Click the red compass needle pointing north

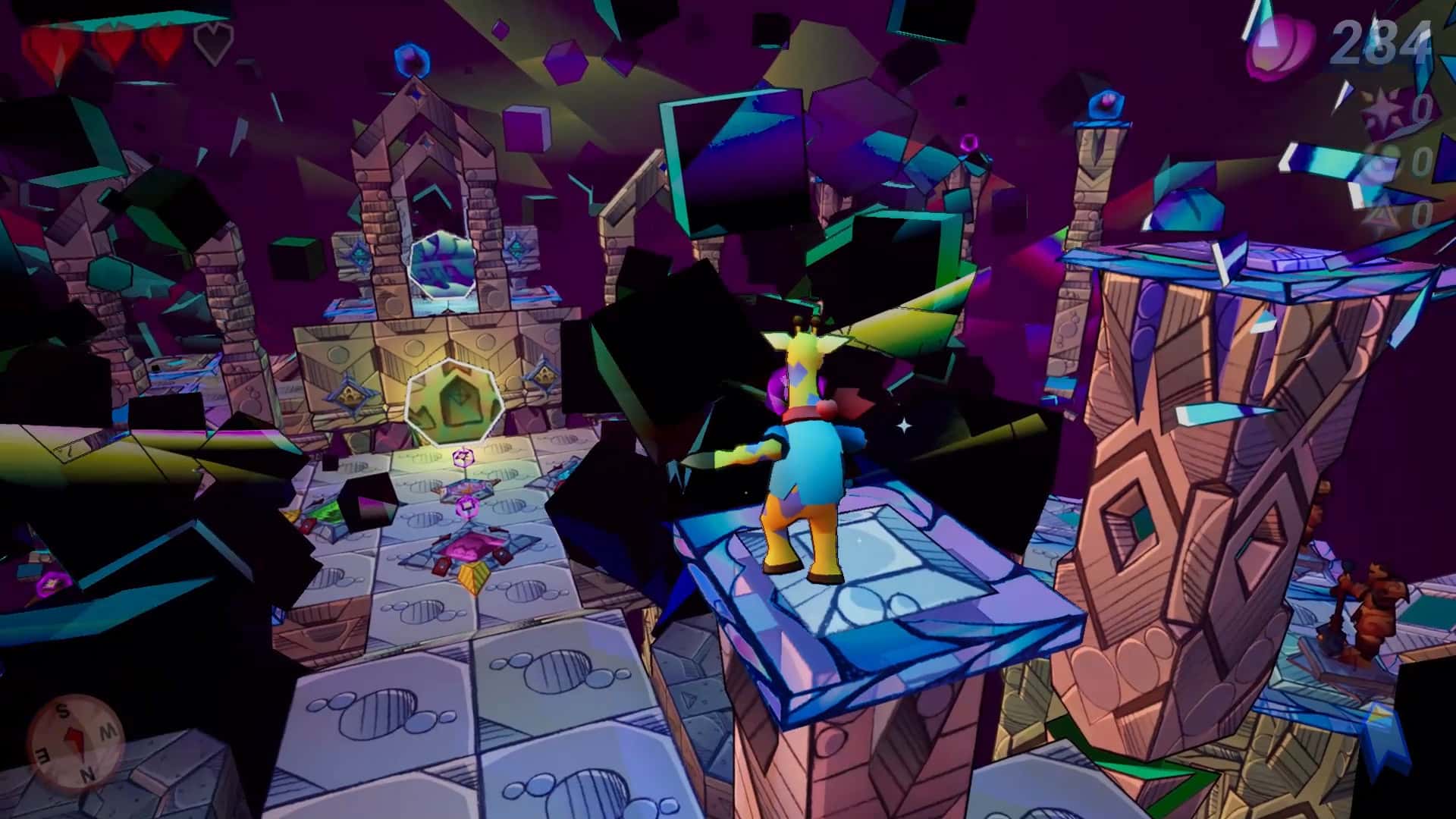tap(74, 739)
